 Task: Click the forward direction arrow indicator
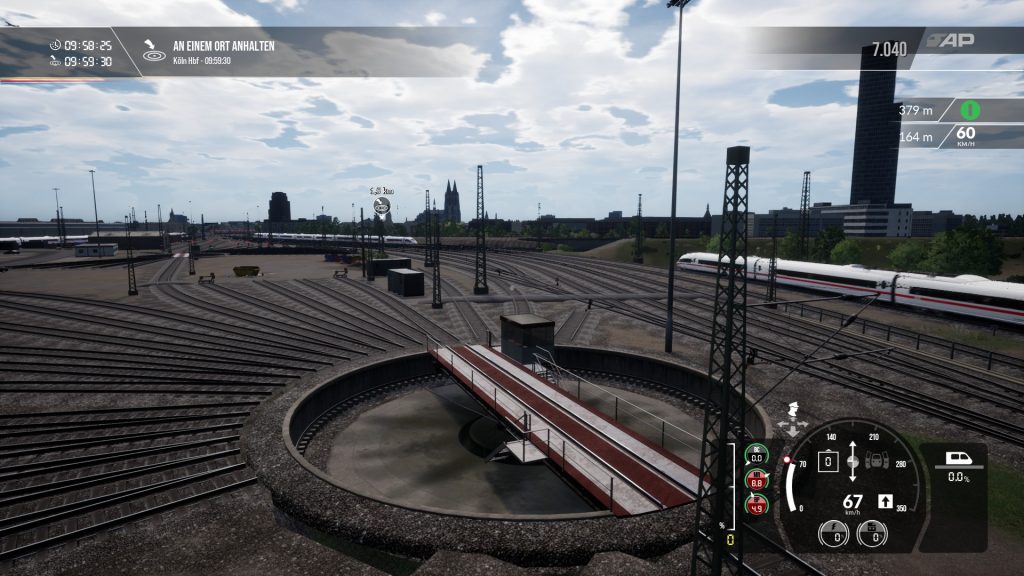click(x=885, y=501)
